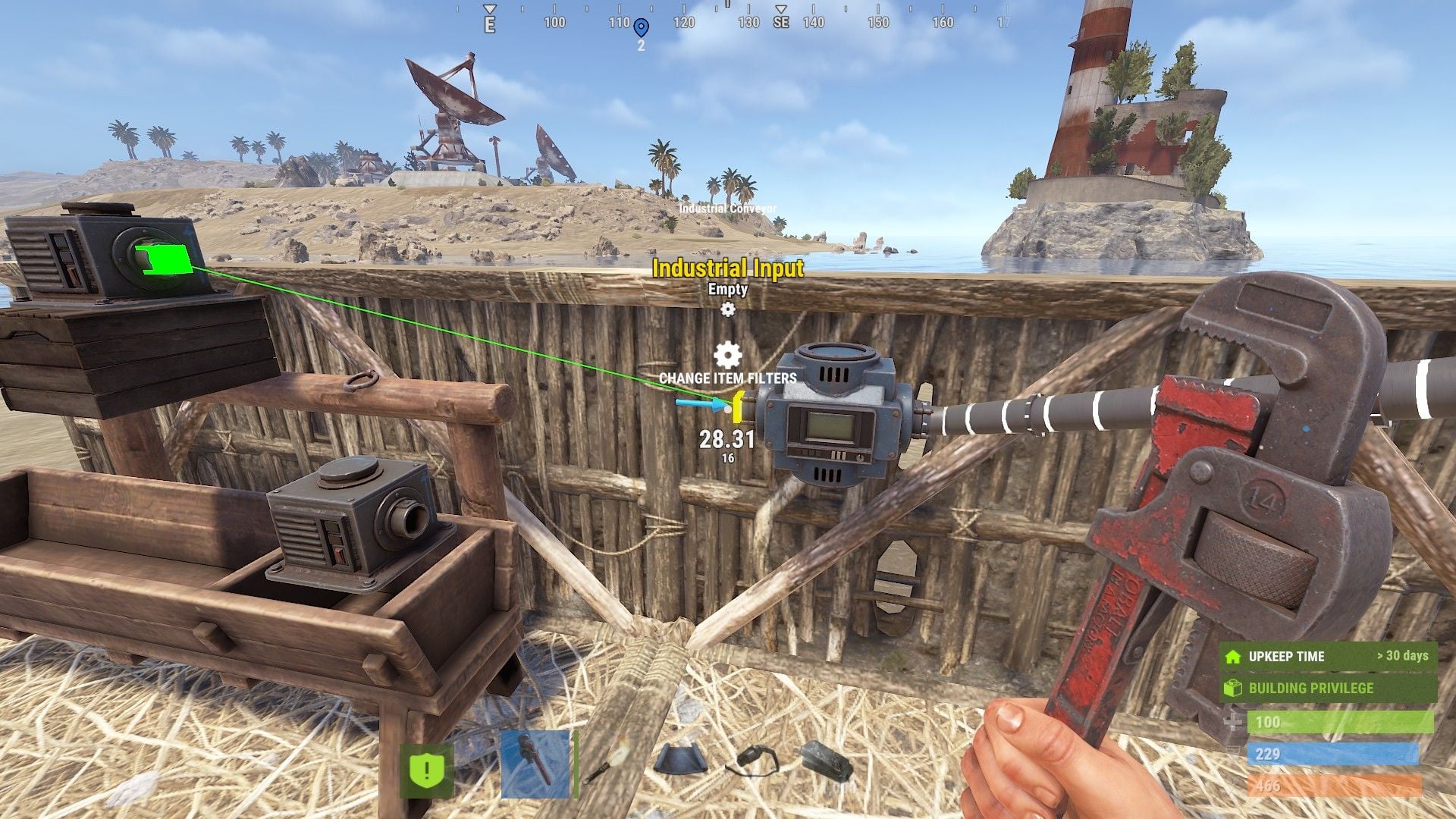Choose the blue blueprint roll slot
This screenshot has height=819, width=1456.
[680, 761]
